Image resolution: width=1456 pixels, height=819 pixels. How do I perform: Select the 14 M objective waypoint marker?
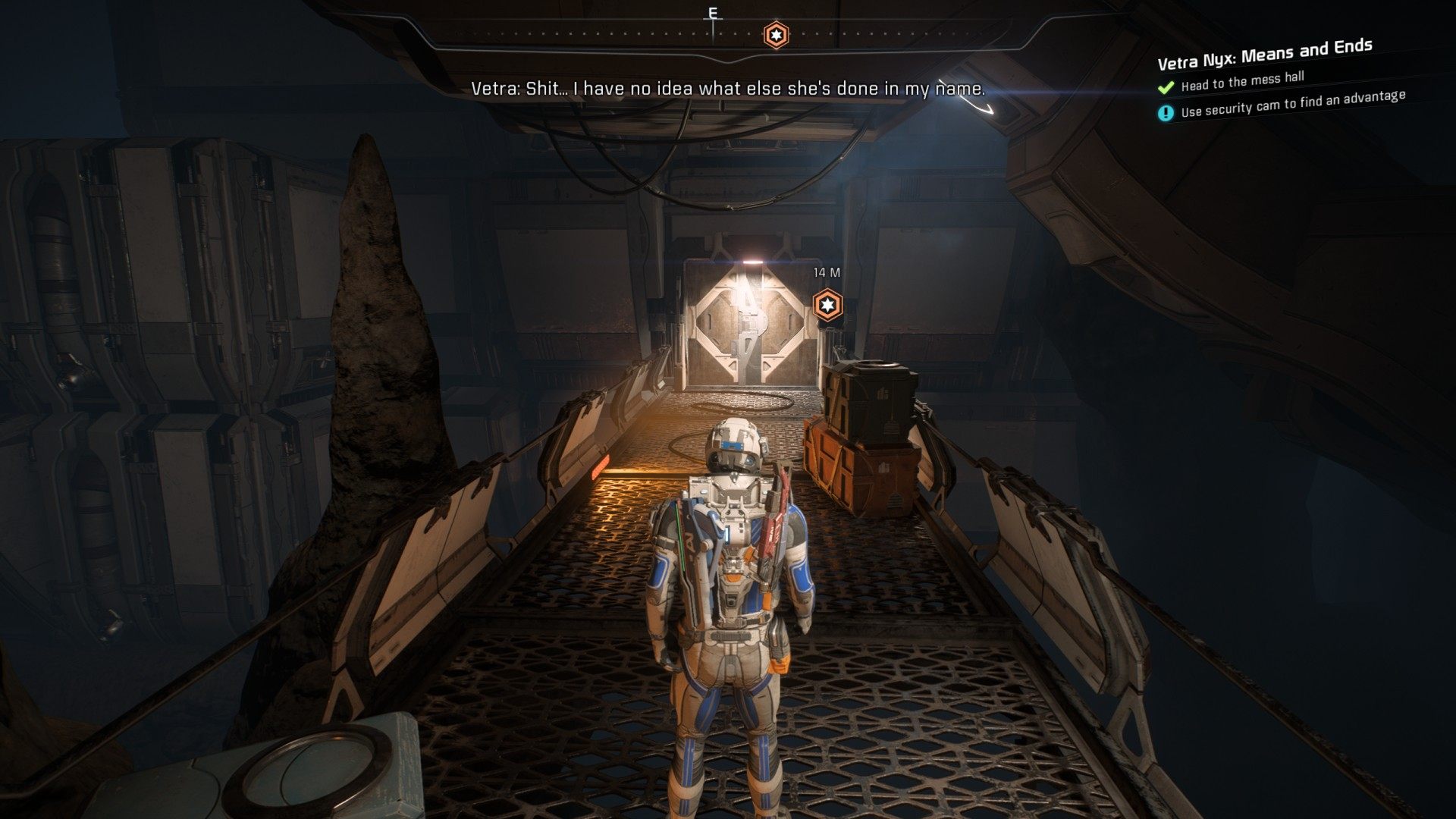[x=827, y=305]
